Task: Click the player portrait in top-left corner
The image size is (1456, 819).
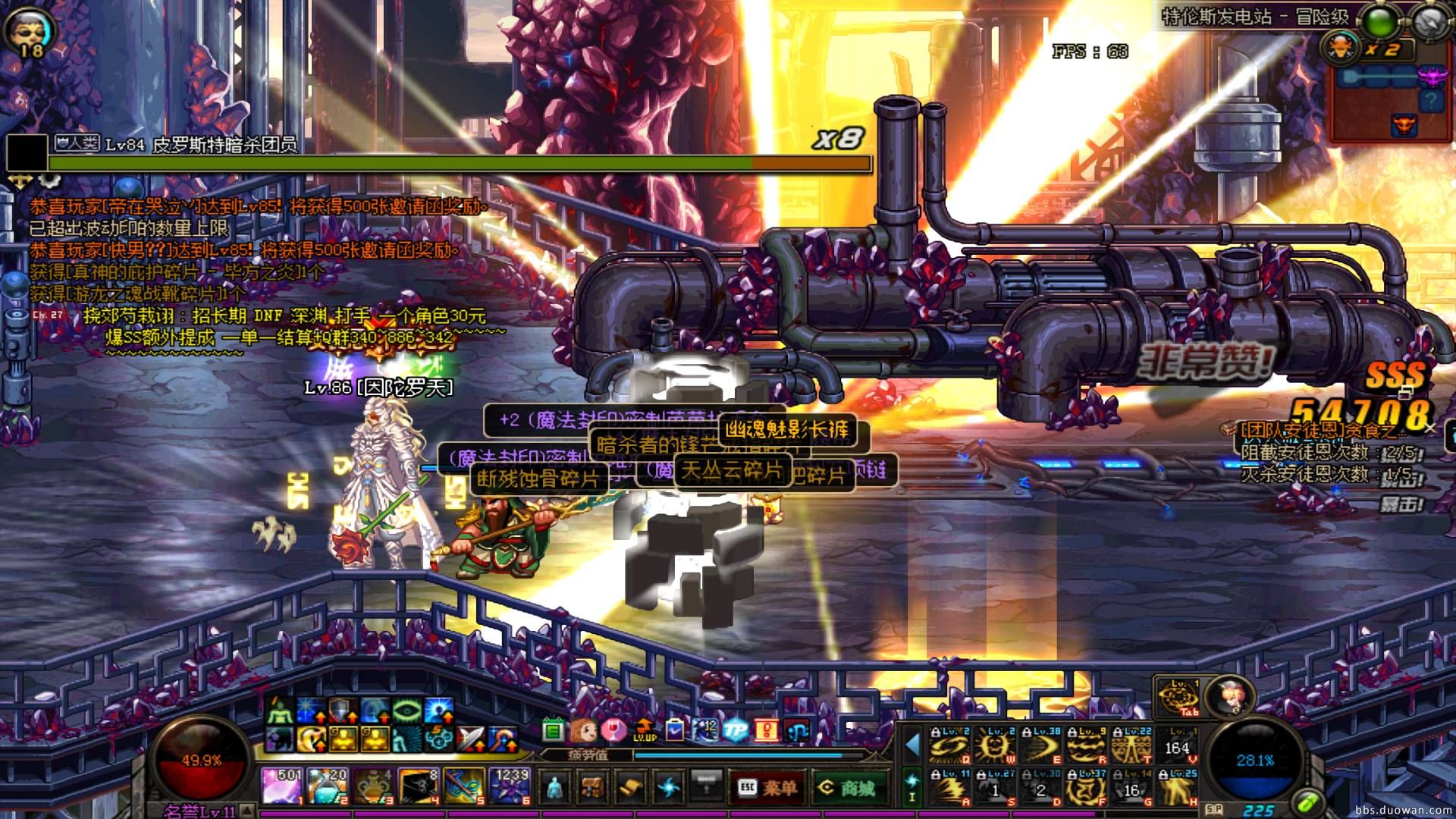Action: [x=30, y=30]
